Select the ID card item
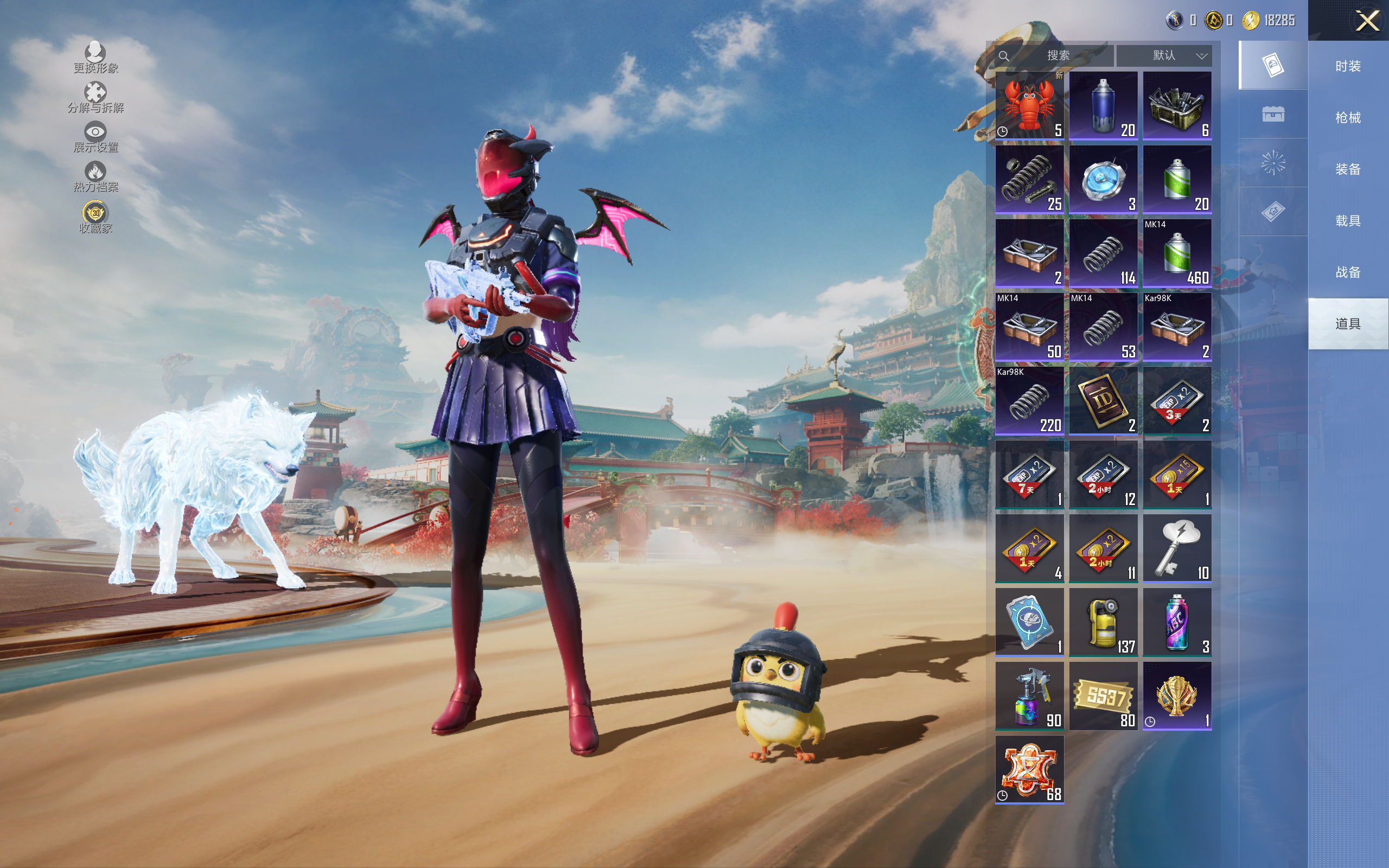 point(1103,401)
